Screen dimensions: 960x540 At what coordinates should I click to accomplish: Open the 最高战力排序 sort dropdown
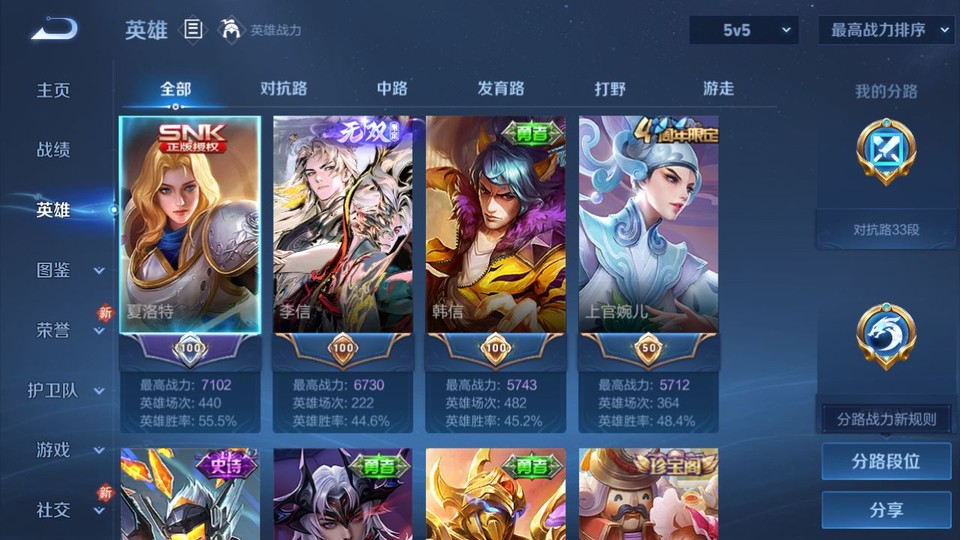[x=886, y=30]
